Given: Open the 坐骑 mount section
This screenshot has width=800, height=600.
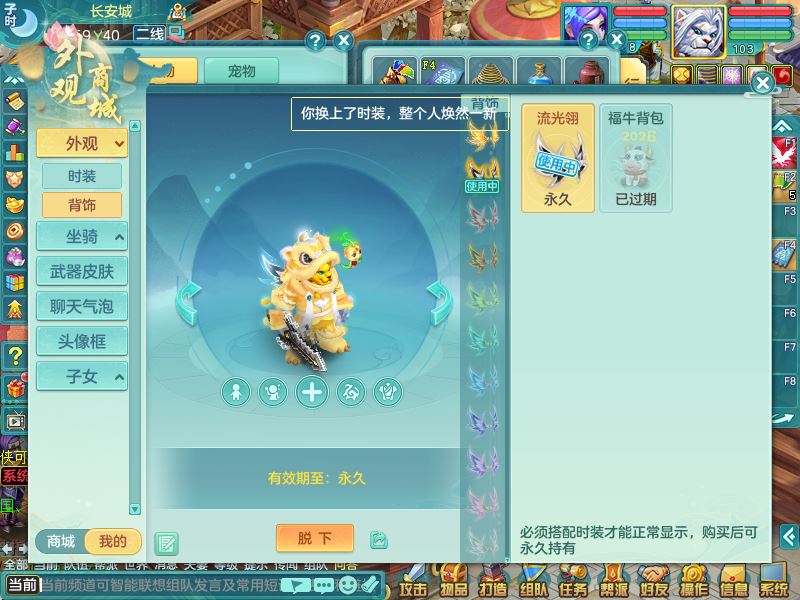Looking at the screenshot, I should (82, 237).
